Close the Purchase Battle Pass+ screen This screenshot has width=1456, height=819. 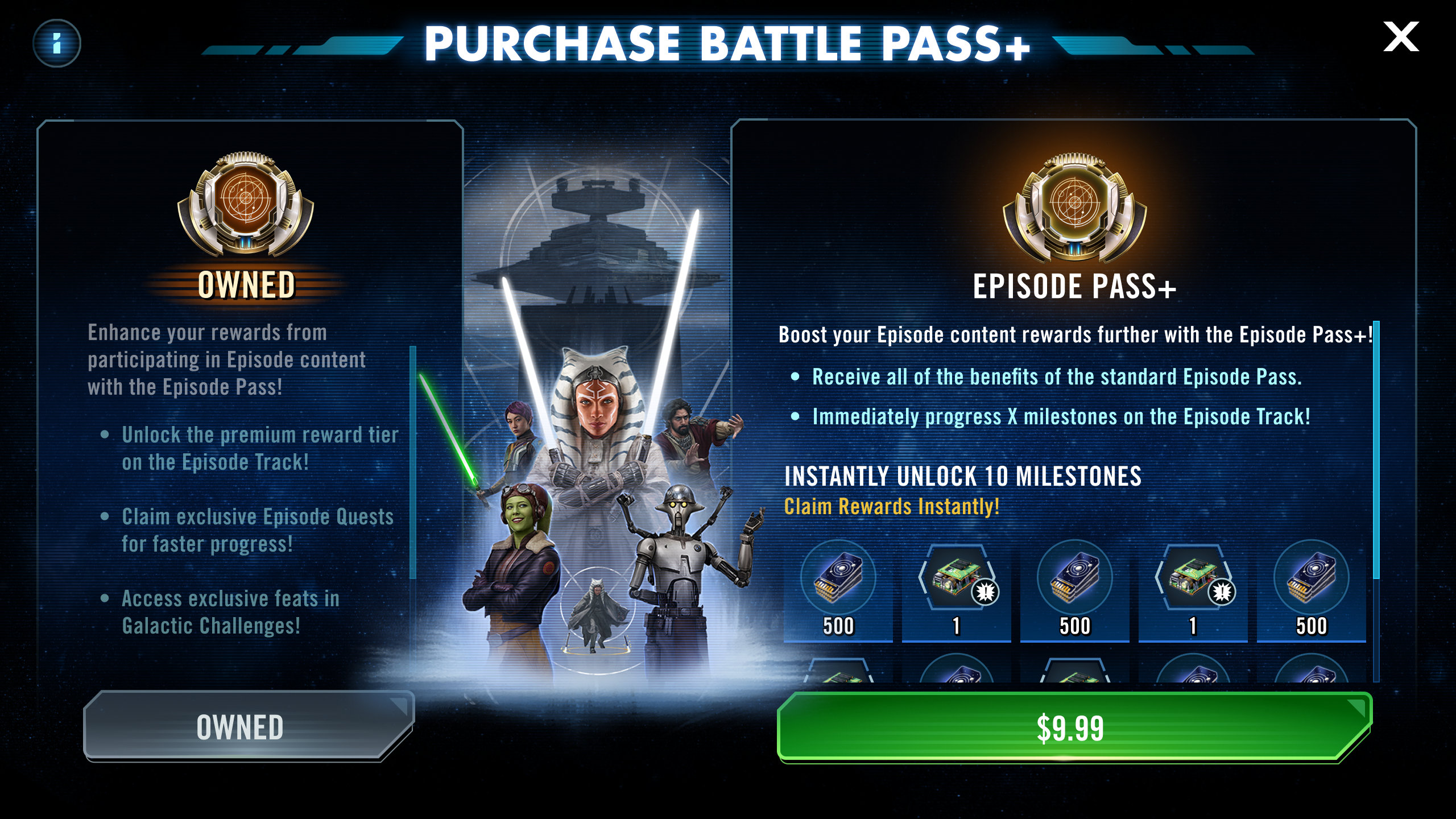[x=1401, y=38]
